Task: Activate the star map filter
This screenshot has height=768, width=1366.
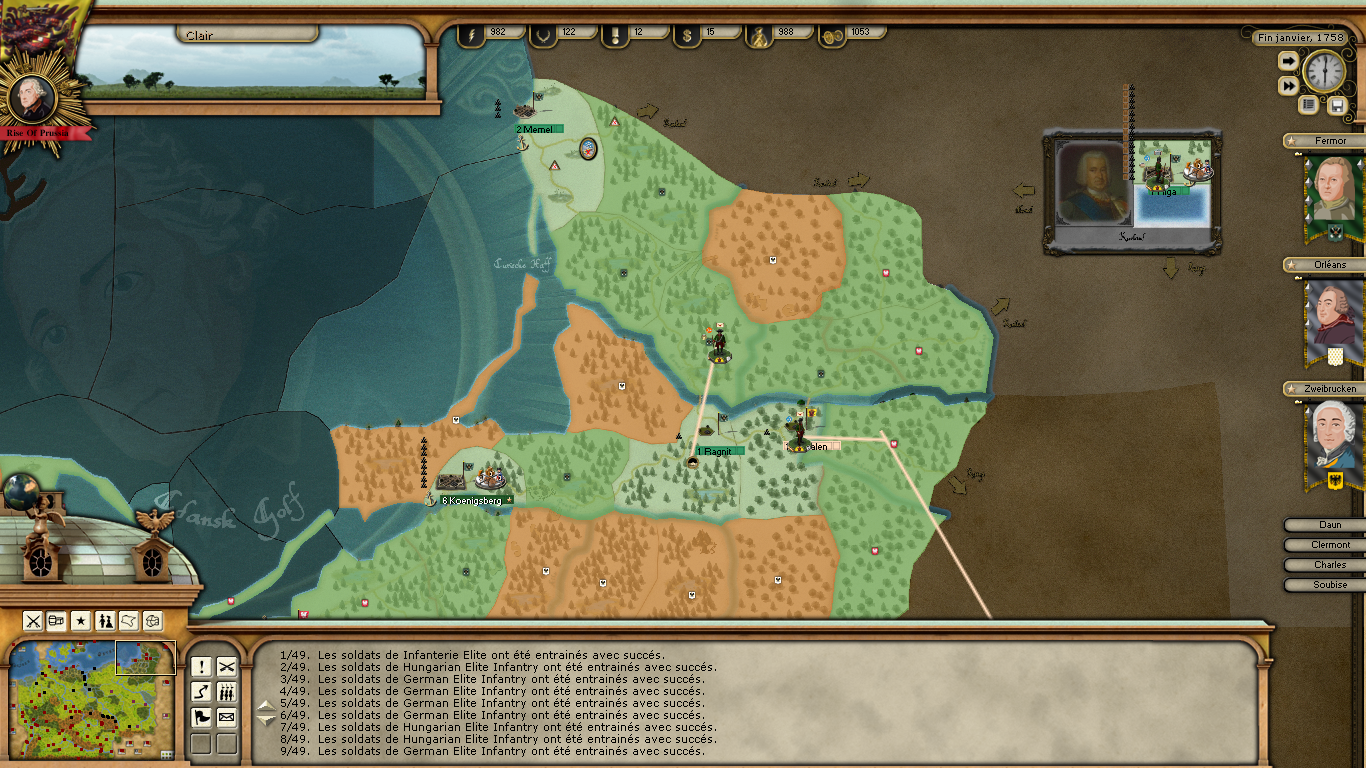Action: tap(81, 621)
